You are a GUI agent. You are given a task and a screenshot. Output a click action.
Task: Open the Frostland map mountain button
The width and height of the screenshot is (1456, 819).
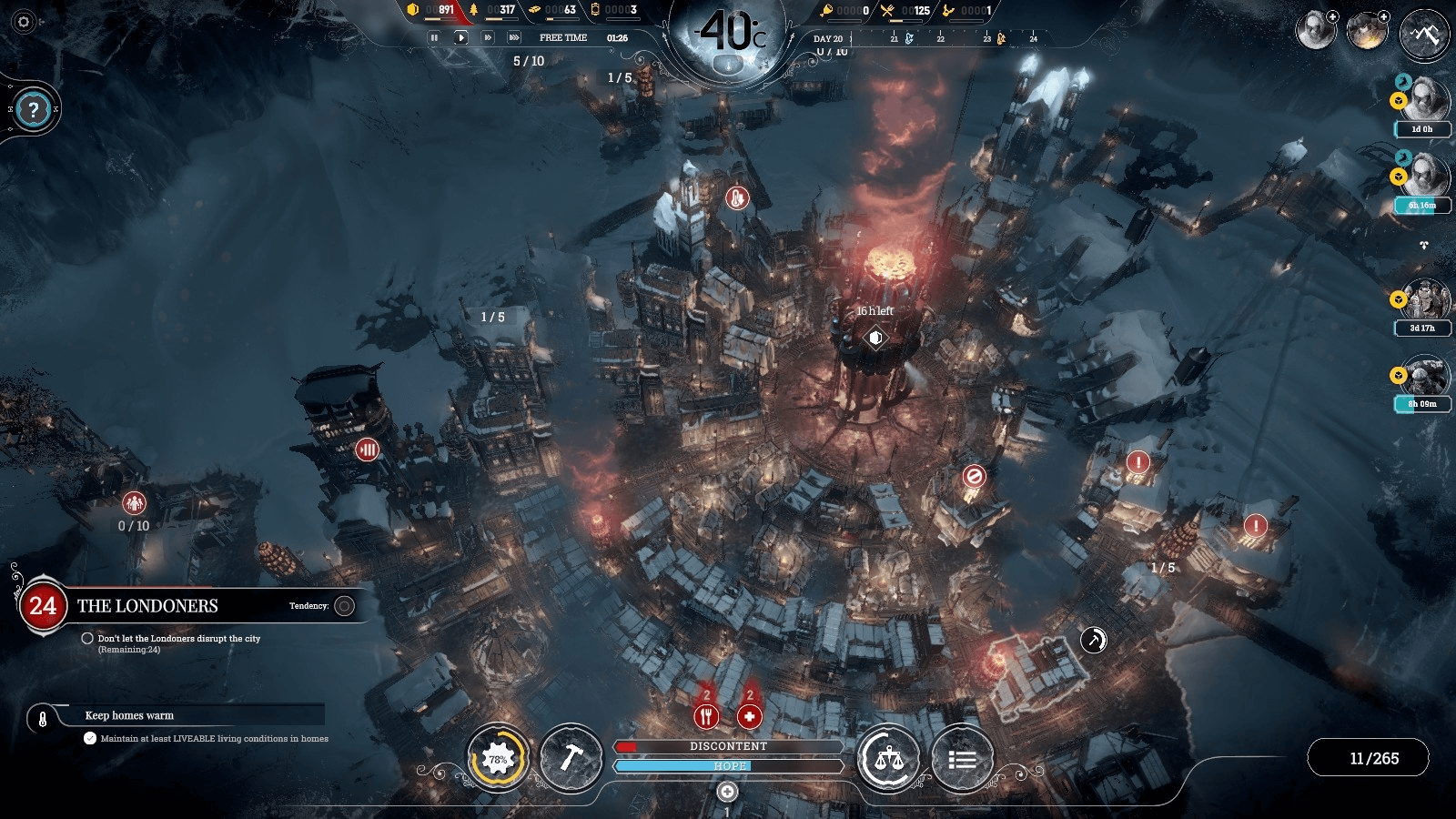1424,35
